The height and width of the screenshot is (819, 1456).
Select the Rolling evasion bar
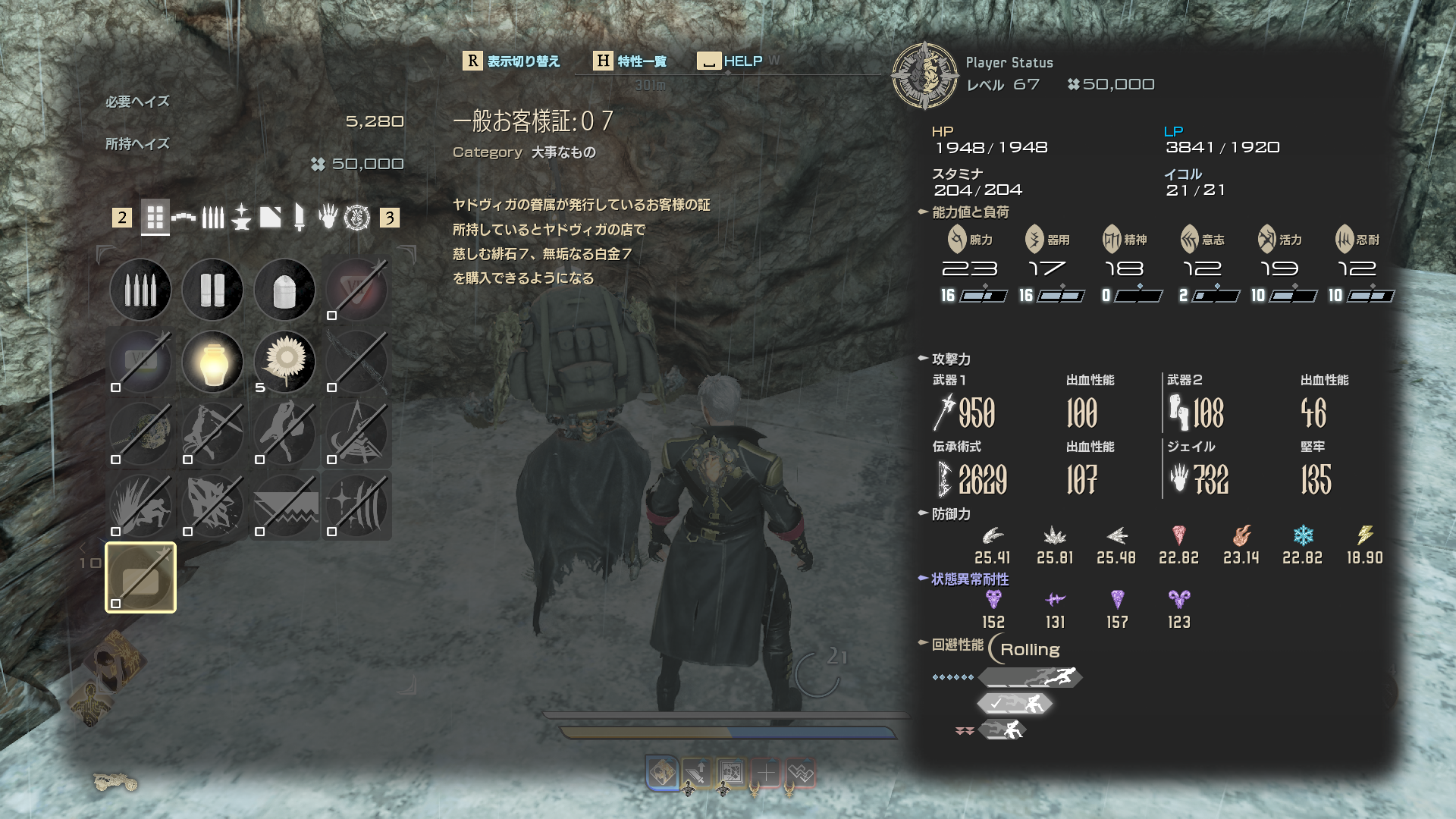coord(1031,677)
